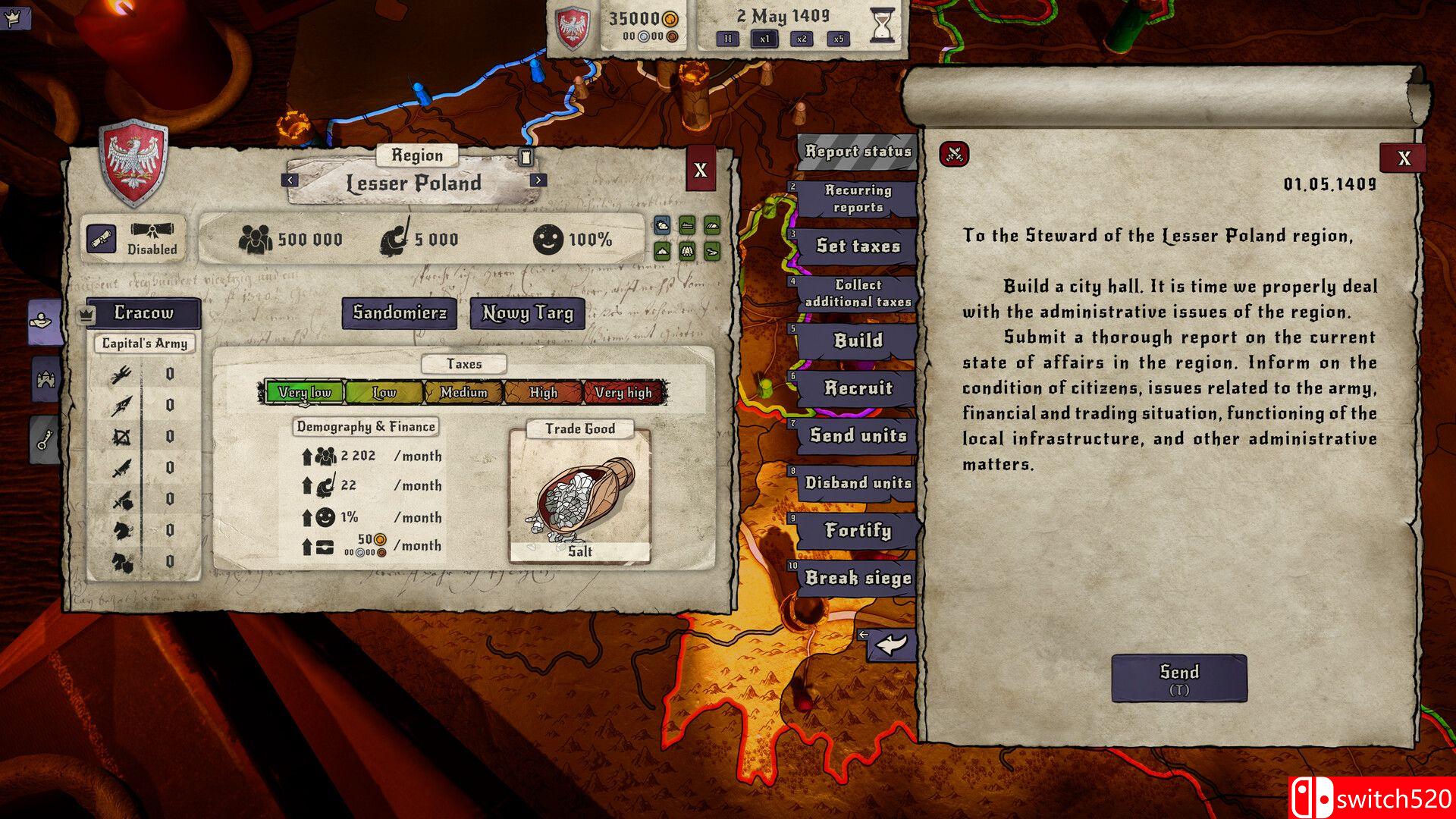Go back using the arrow button
The image size is (1456, 819).
(891, 645)
